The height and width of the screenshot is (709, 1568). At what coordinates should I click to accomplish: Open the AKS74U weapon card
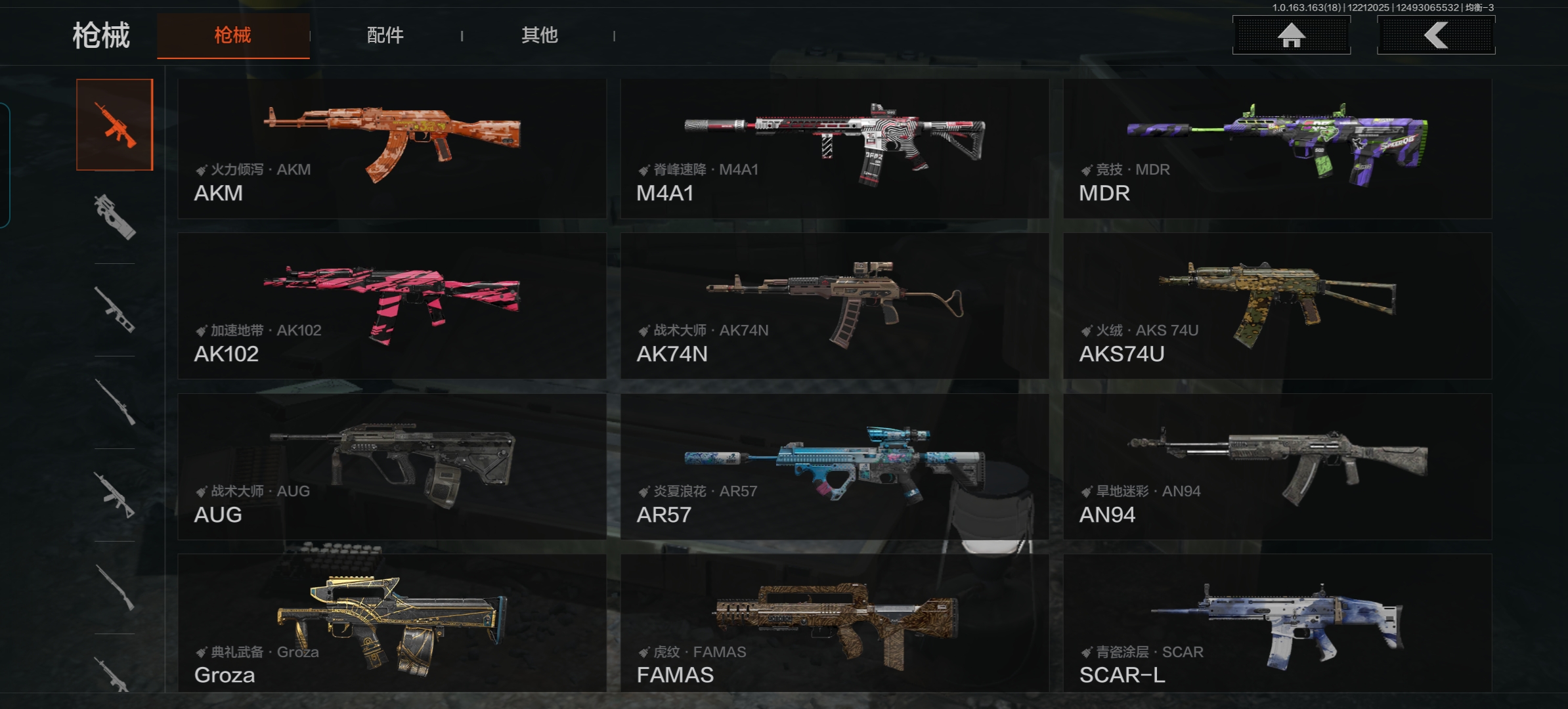[x=1277, y=306]
